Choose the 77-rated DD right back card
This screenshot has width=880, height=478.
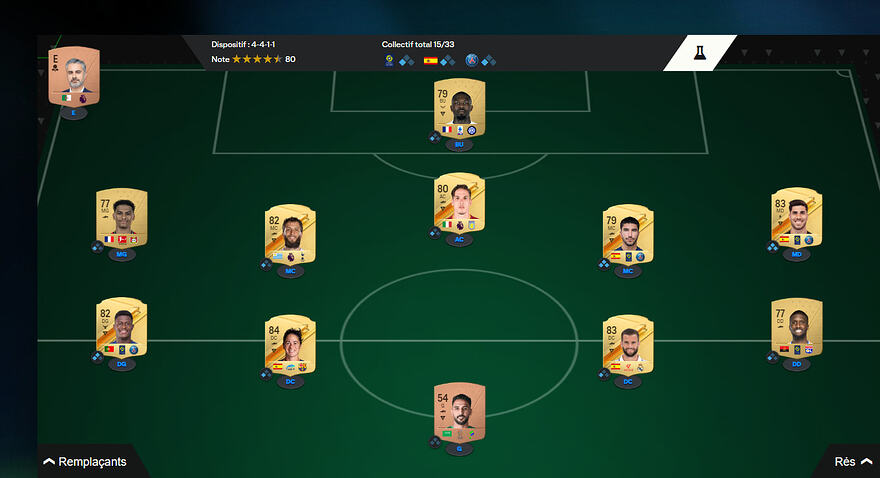(797, 328)
